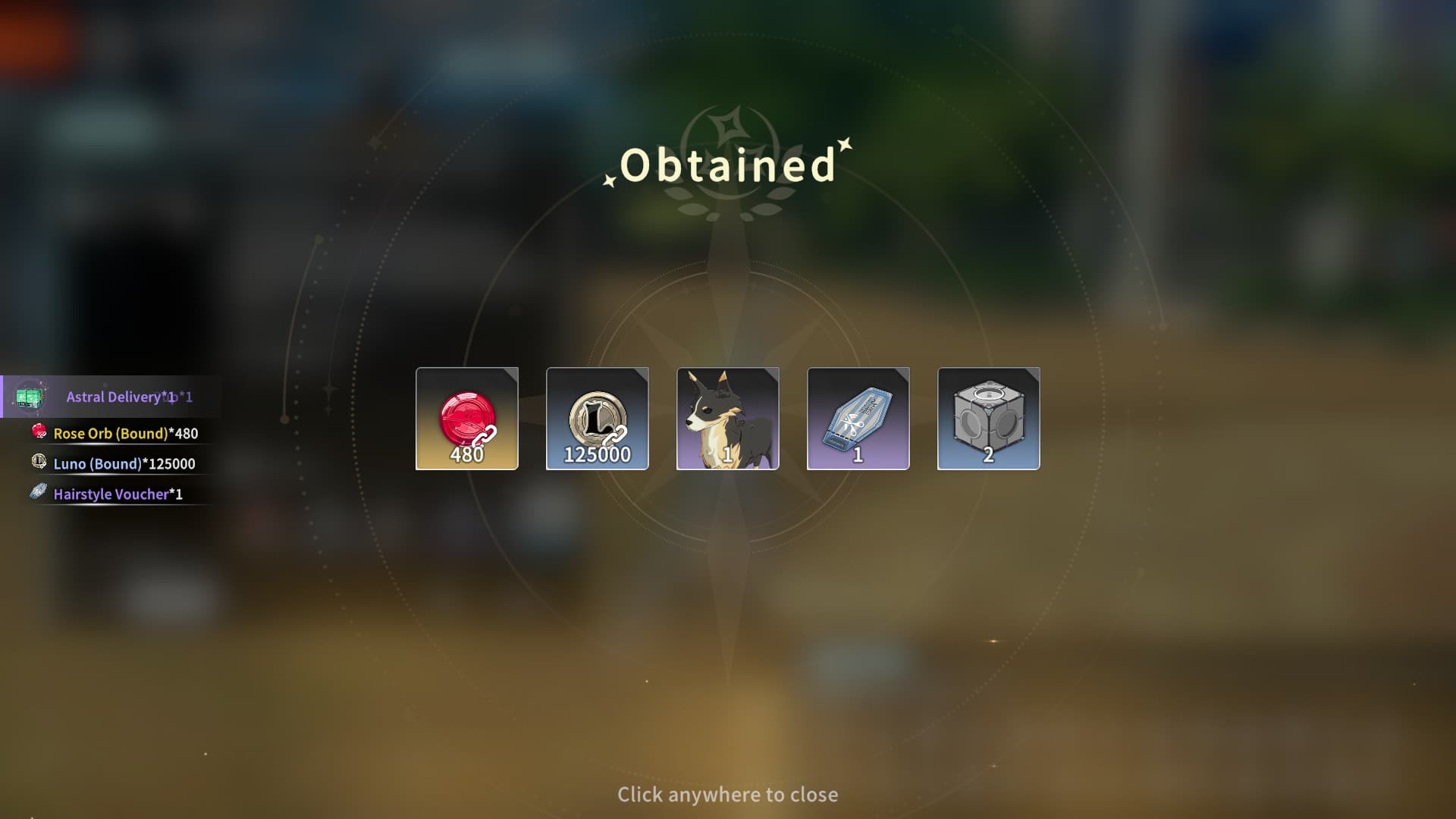Viewport: 1456px width, 819px height.
Task: Click the 'Click anywhere to close' prompt
Action: [x=727, y=794]
